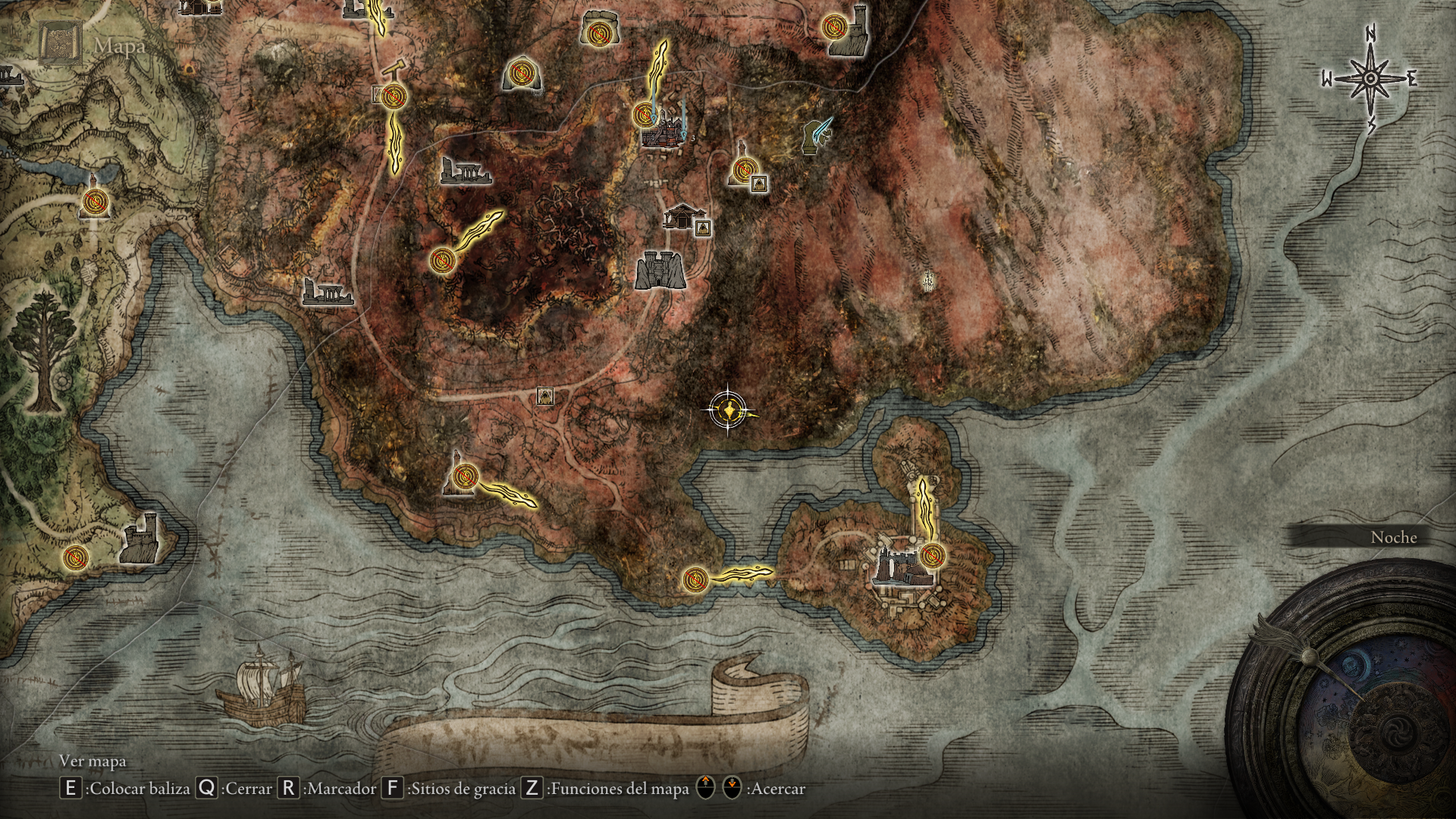Select the grace marker on the domed cave
This screenshot has width=1456, height=819.
click(x=522, y=74)
